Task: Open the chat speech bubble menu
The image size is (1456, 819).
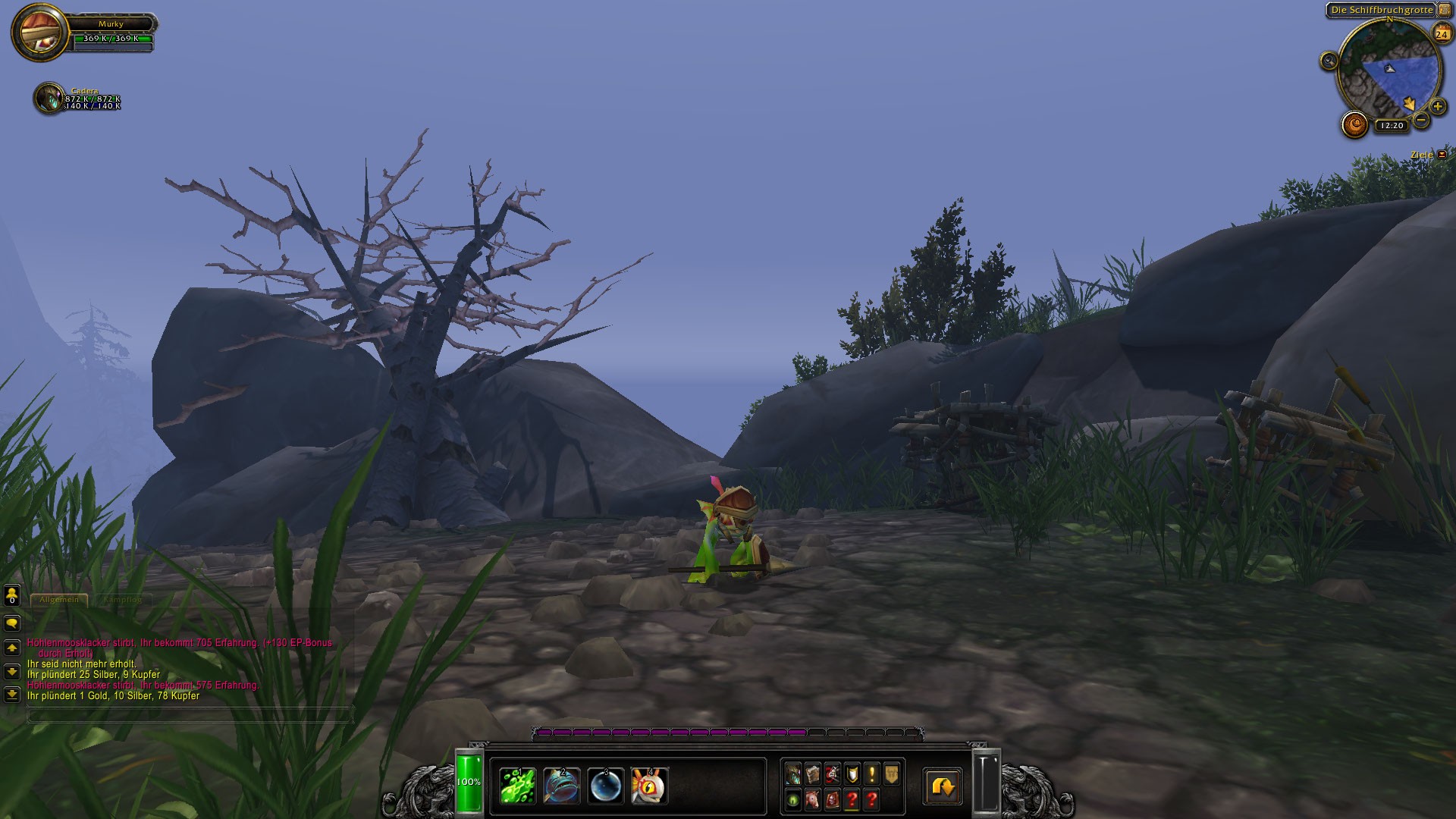Action: tap(11, 623)
